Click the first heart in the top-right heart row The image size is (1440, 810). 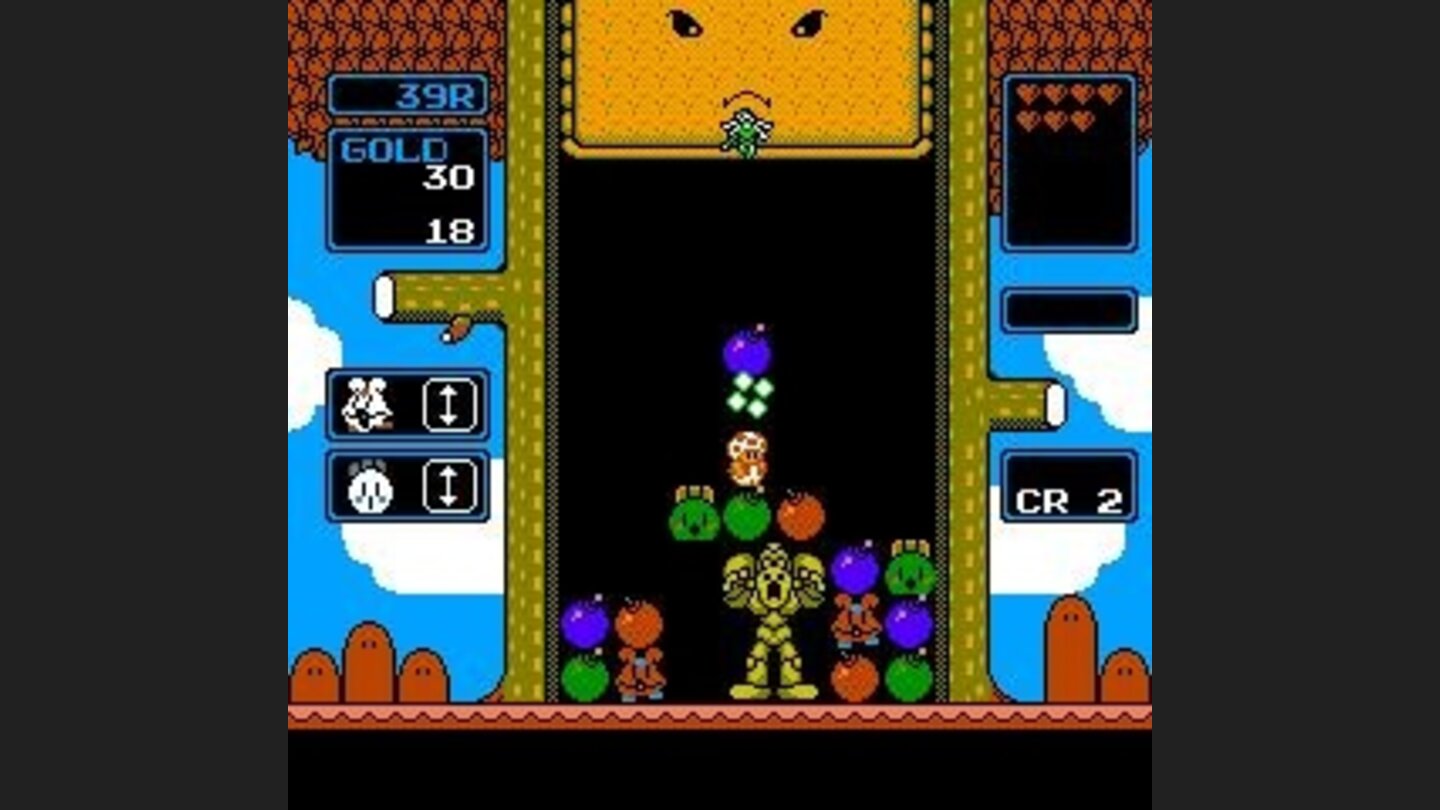point(1026,93)
